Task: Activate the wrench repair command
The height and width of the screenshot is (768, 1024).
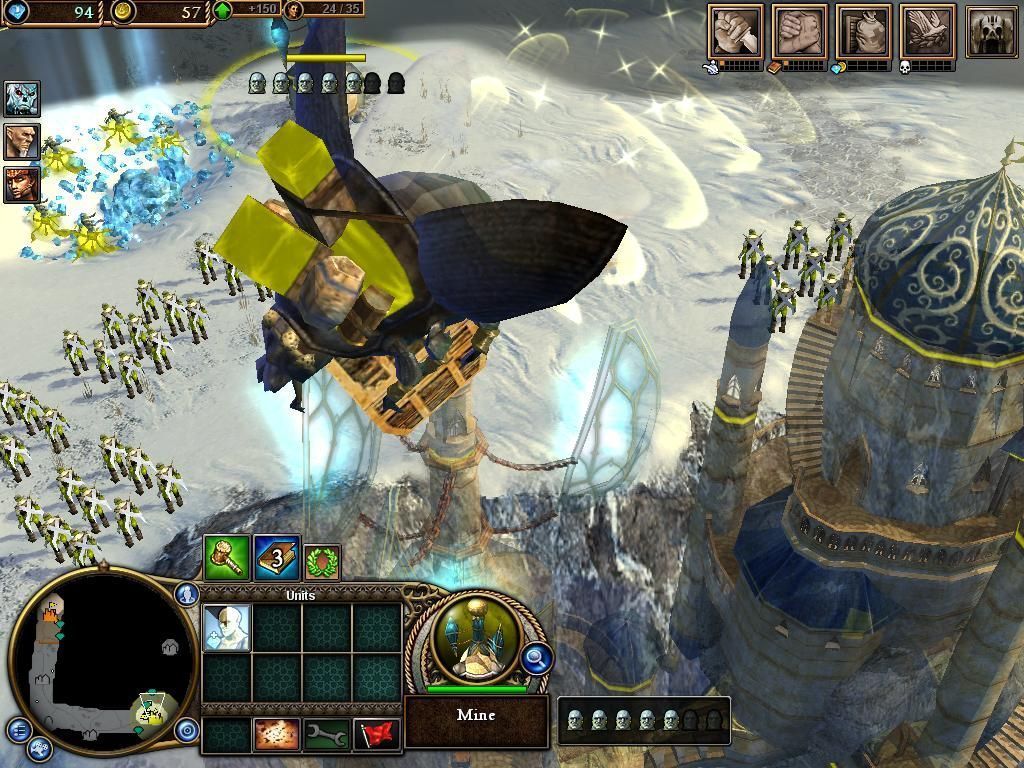Action: (326, 735)
